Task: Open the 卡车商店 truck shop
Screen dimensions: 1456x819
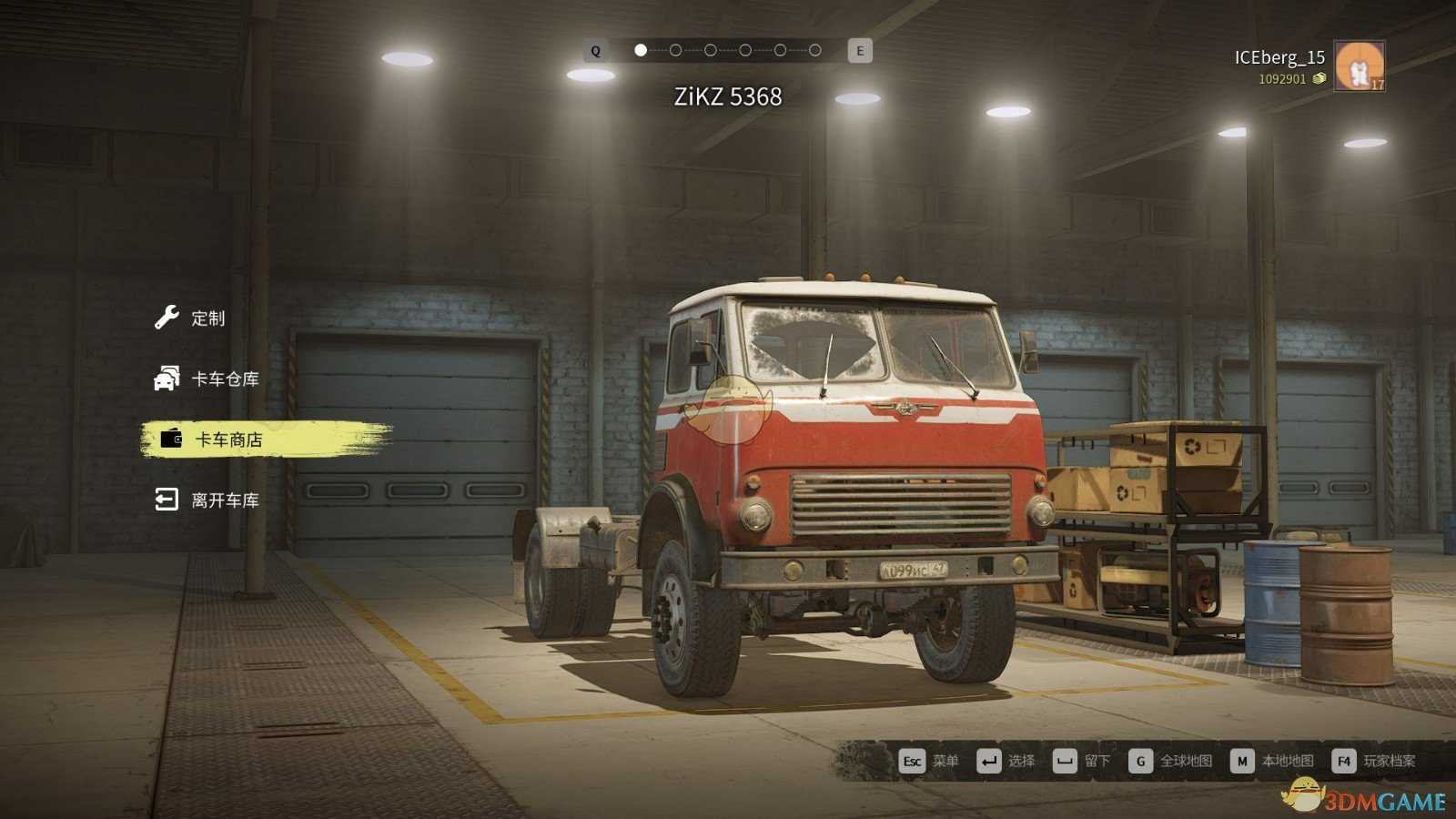Action: (x=227, y=440)
